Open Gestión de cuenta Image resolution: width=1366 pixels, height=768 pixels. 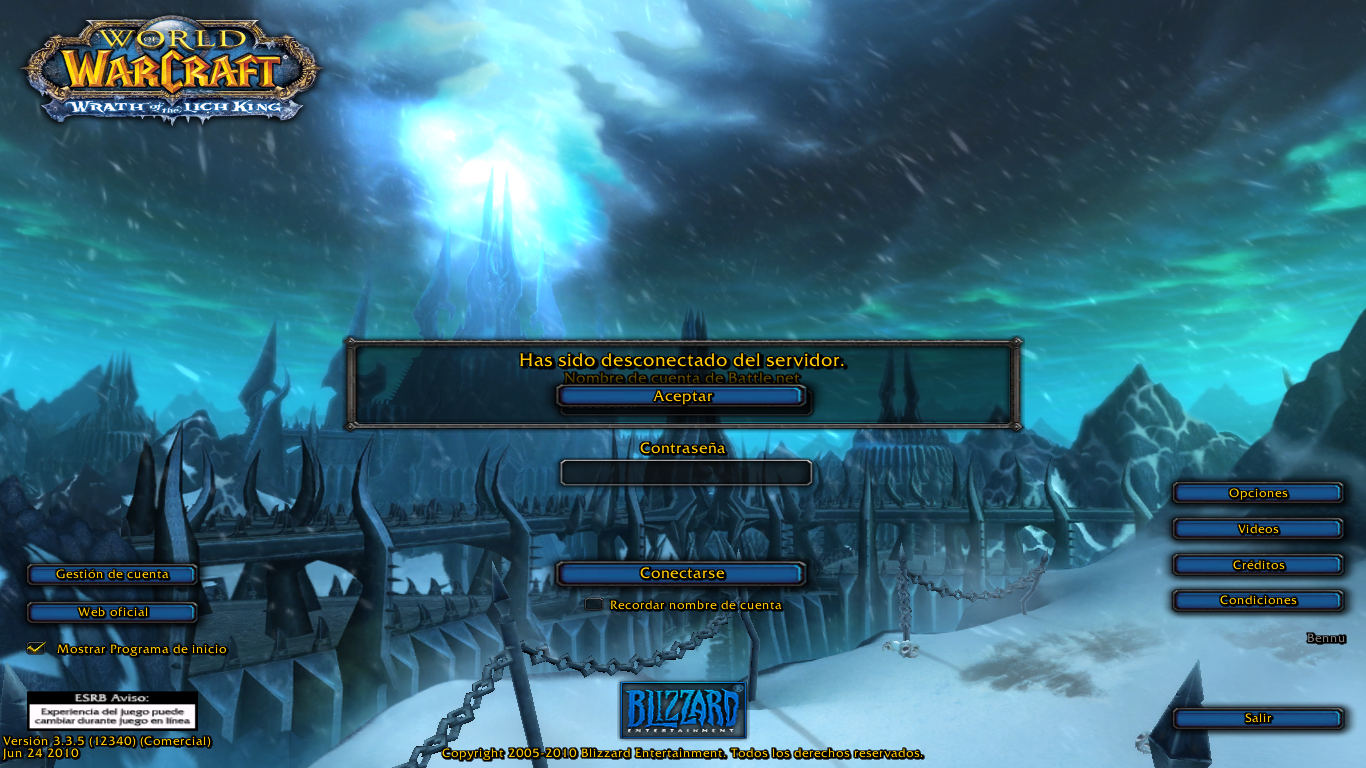(112, 574)
